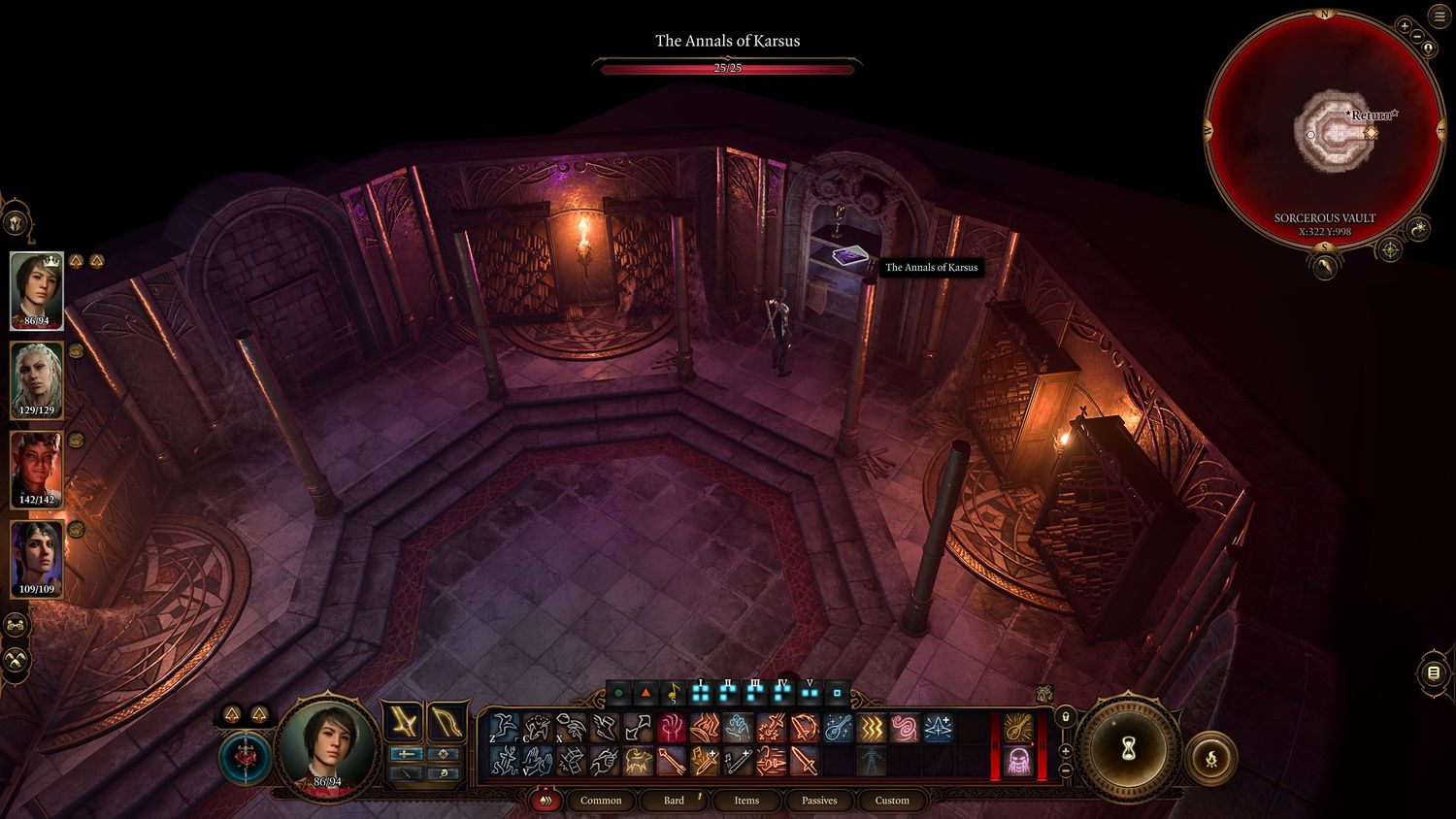The height and width of the screenshot is (819, 1456).
Task: Select the white-haired companion portrait
Action: [x=37, y=379]
